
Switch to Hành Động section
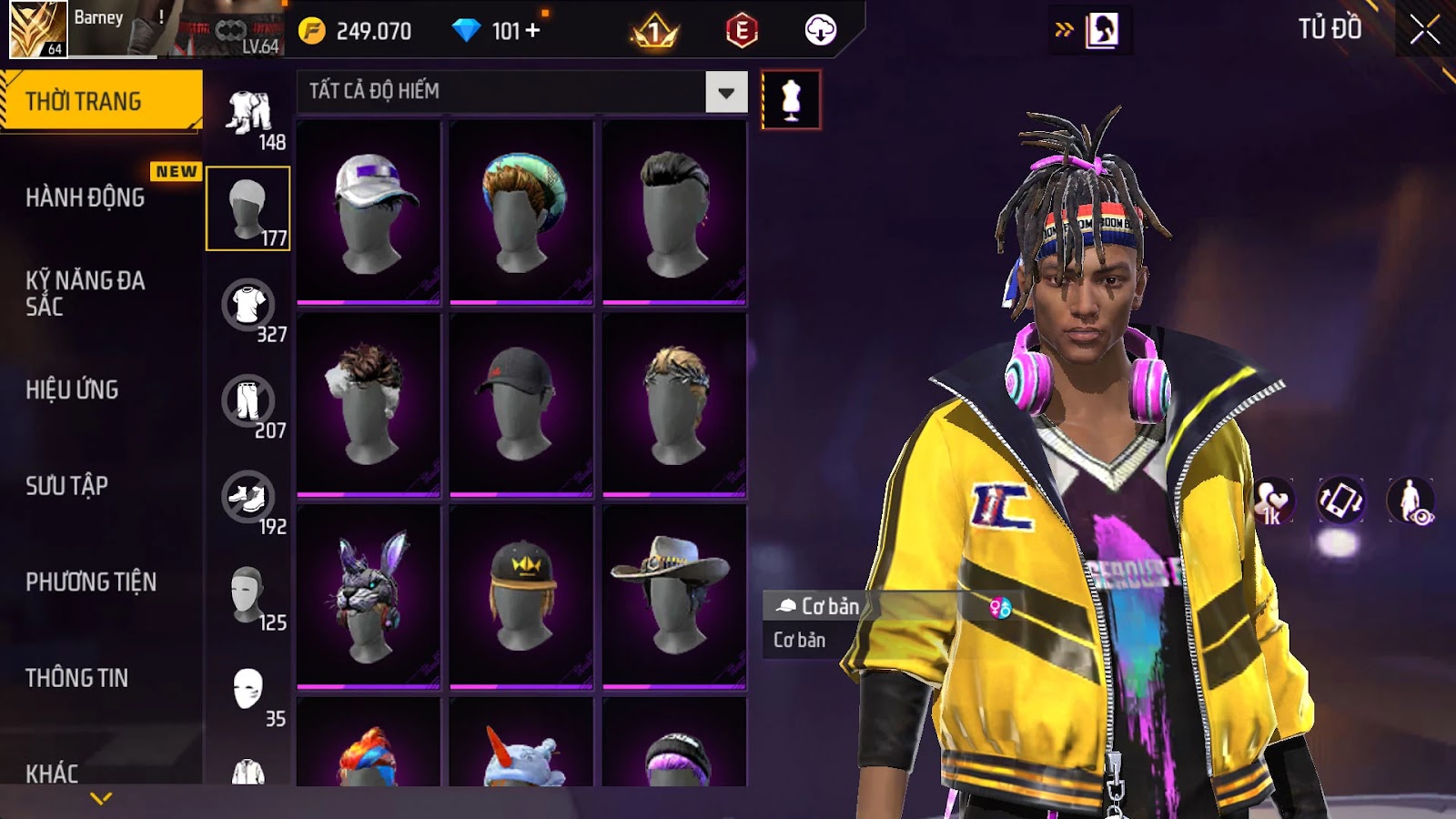click(86, 197)
